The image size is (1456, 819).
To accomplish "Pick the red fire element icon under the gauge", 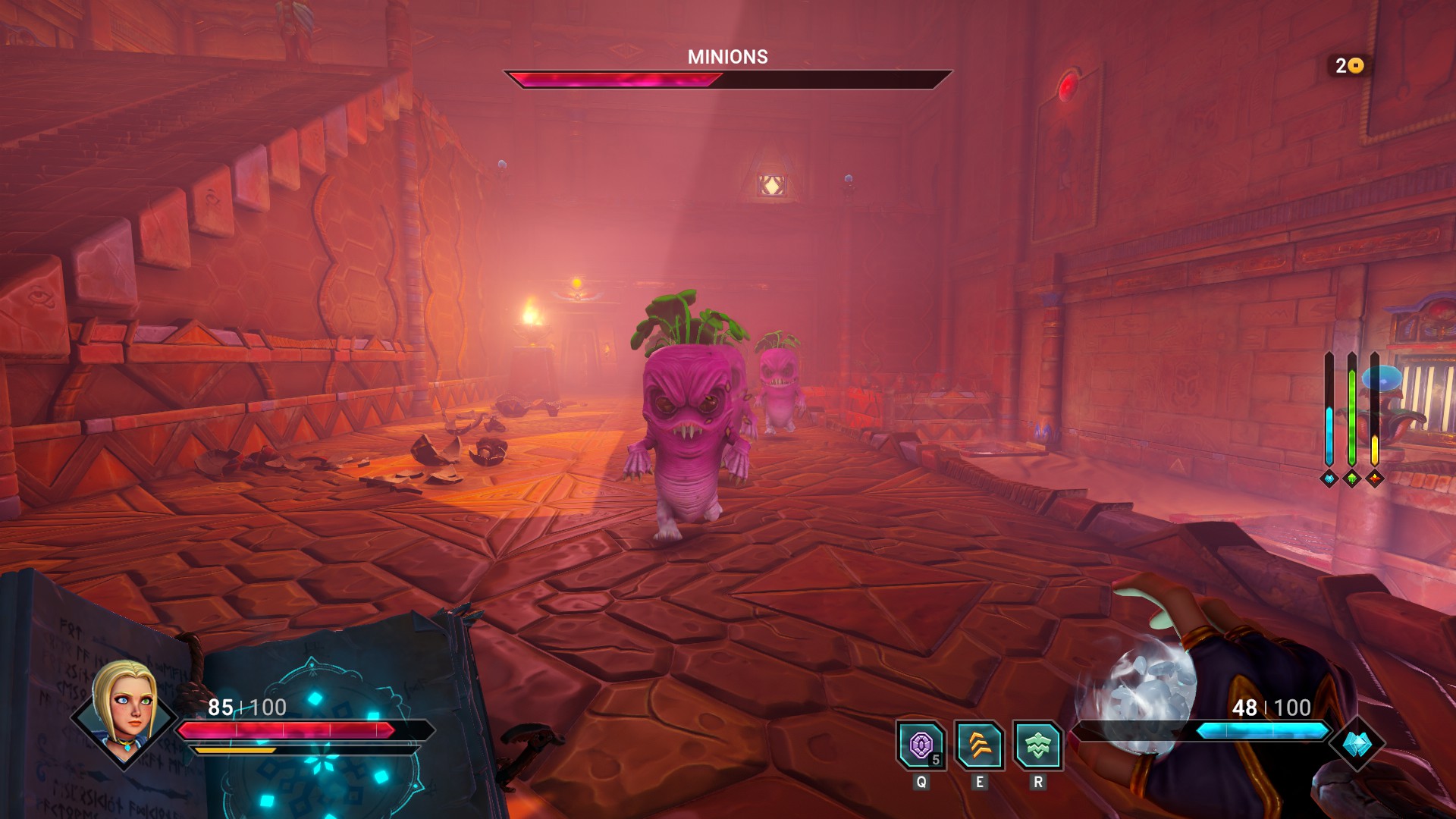I will pyautogui.click(x=1374, y=479).
